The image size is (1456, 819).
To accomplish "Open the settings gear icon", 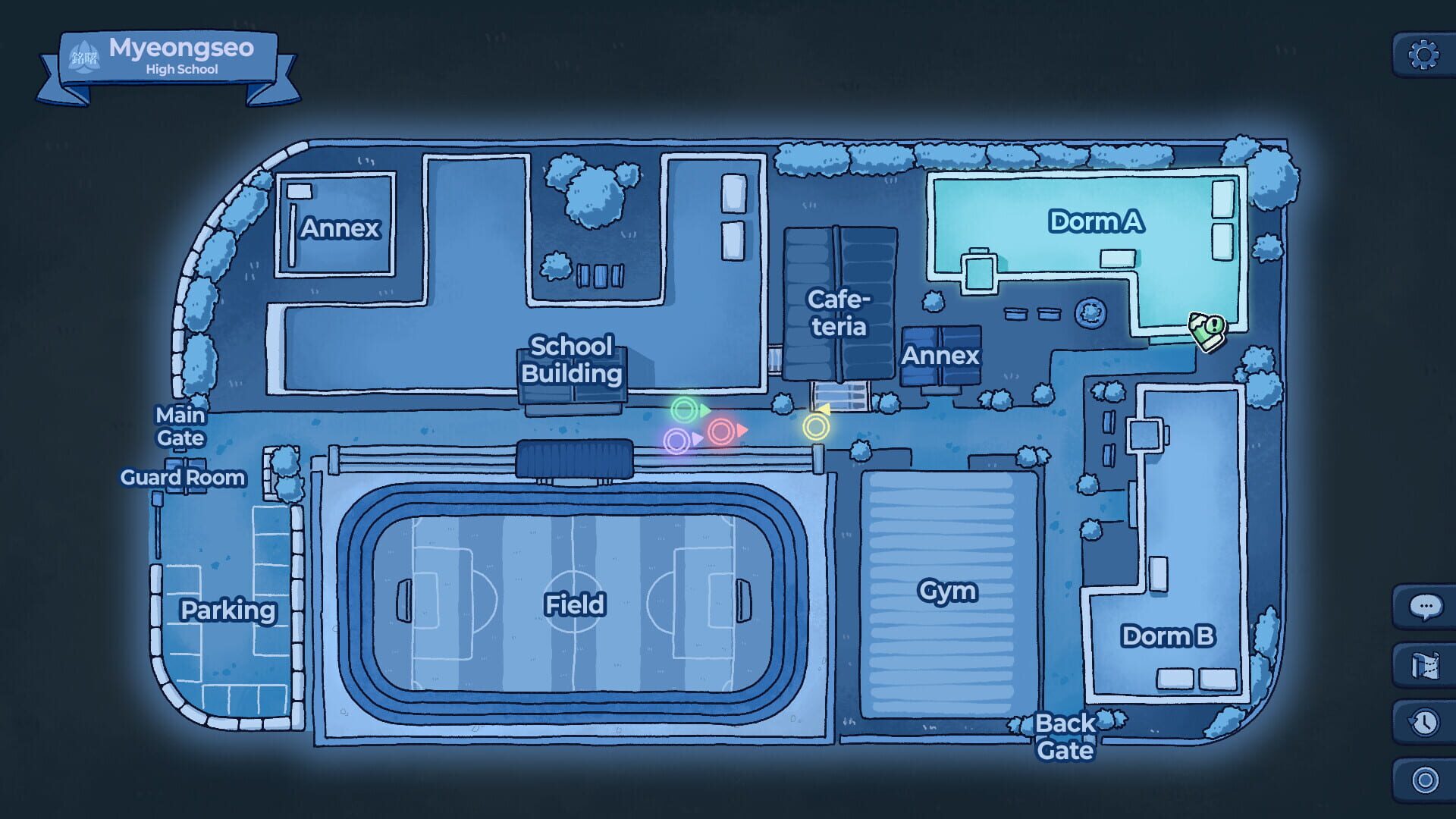I will pyautogui.click(x=1424, y=52).
